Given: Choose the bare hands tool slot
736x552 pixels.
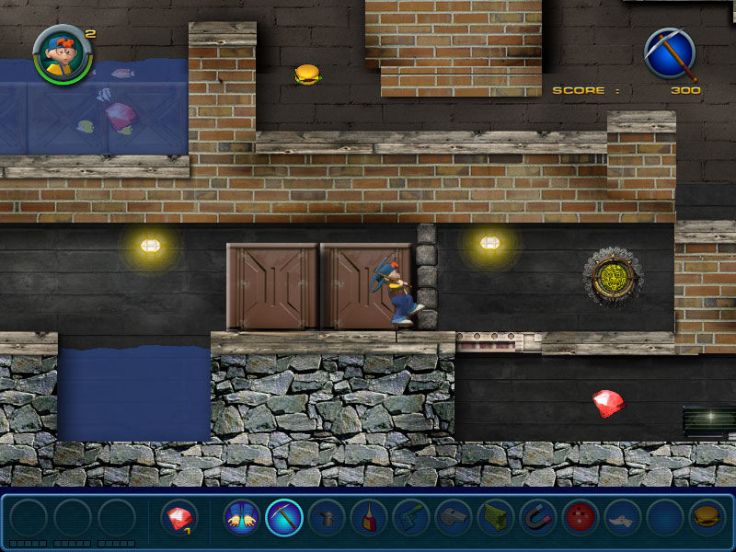Looking at the screenshot, I should [242, 518].
